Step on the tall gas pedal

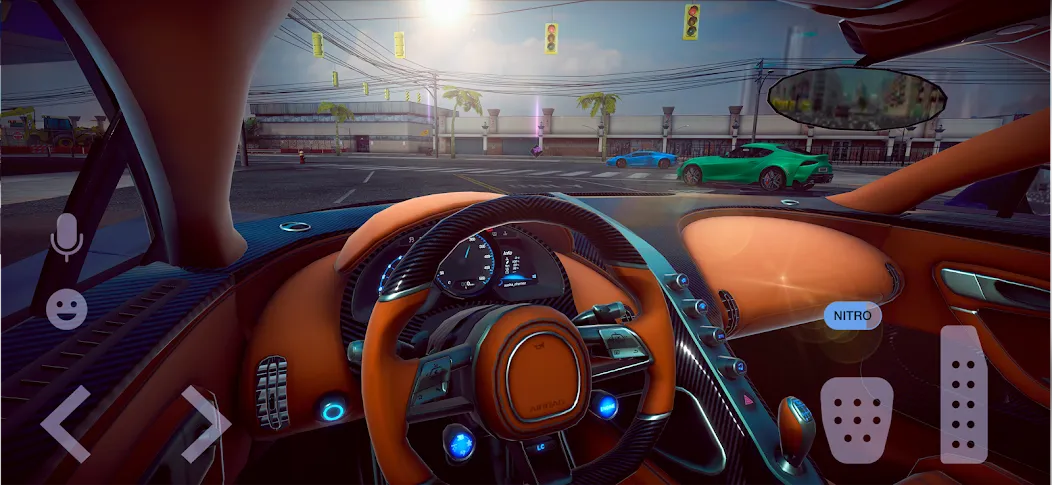tap(964, 394)
